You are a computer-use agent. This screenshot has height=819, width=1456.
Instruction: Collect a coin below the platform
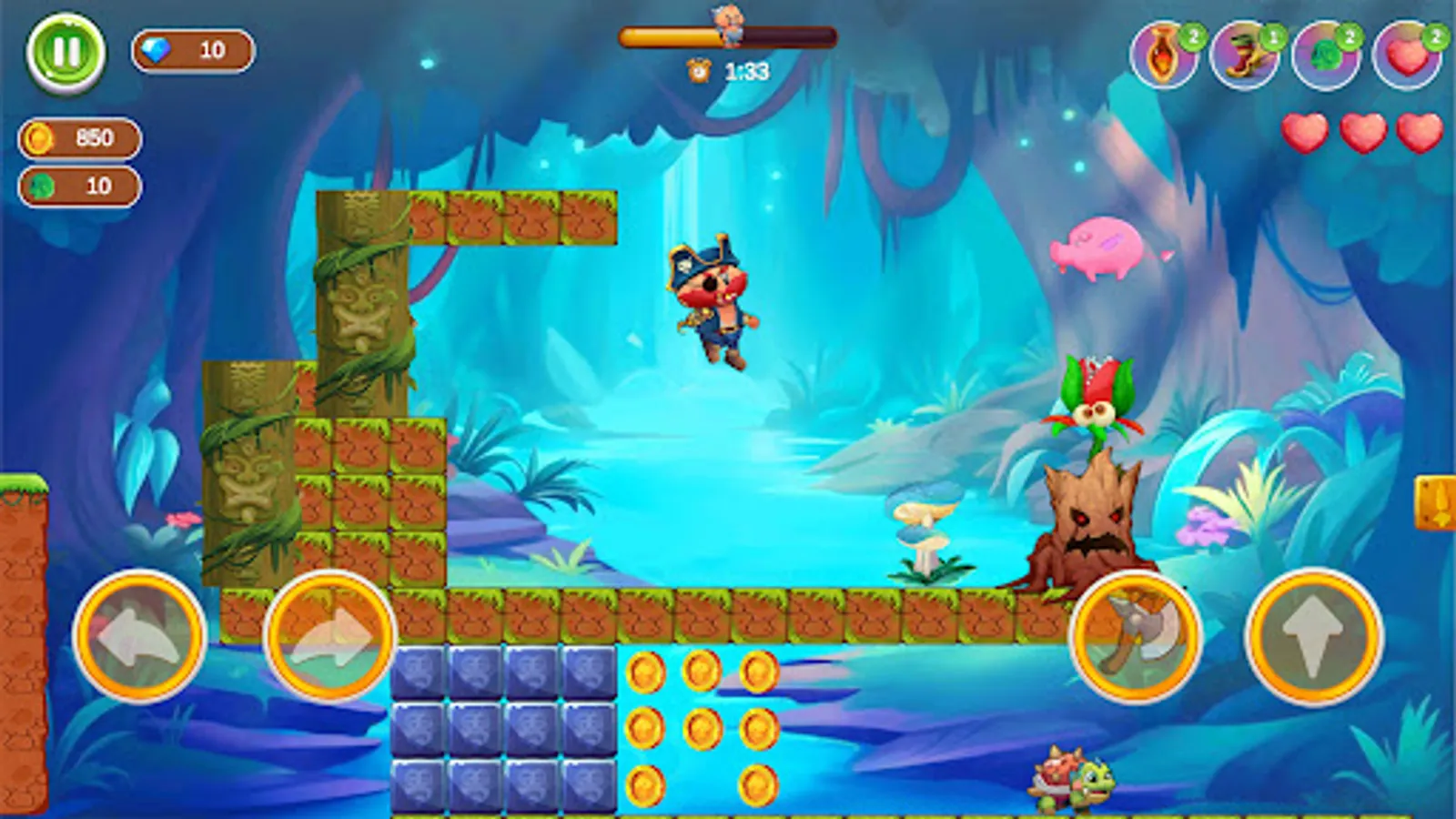point(646,673)
